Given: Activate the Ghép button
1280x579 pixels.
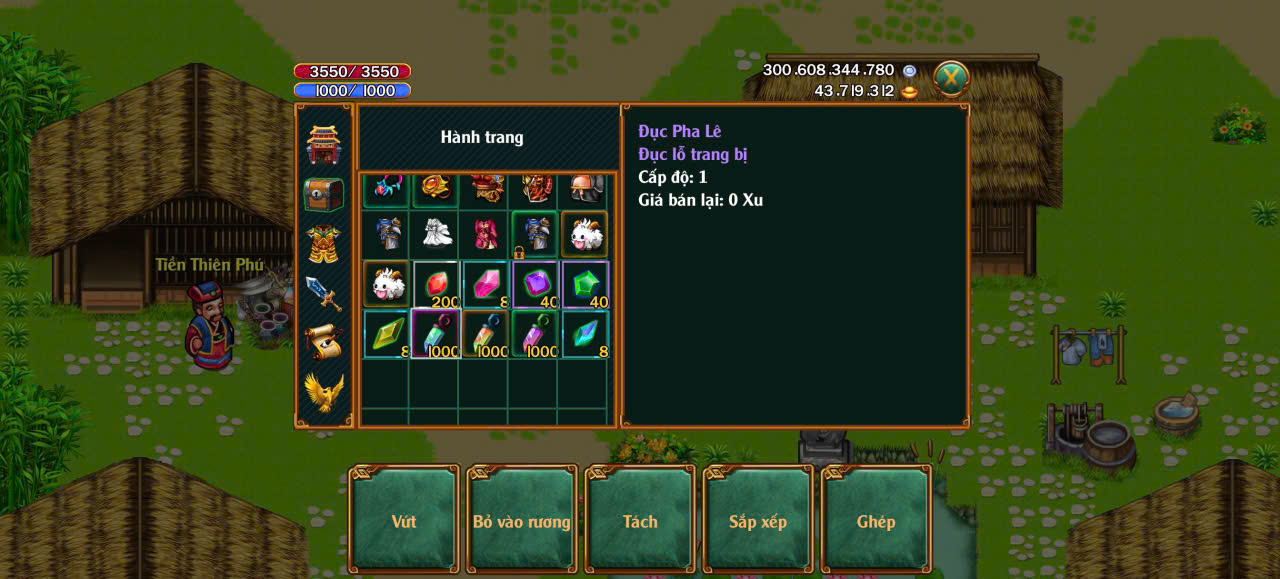Looking at the screenshot, I should (876, 521).
